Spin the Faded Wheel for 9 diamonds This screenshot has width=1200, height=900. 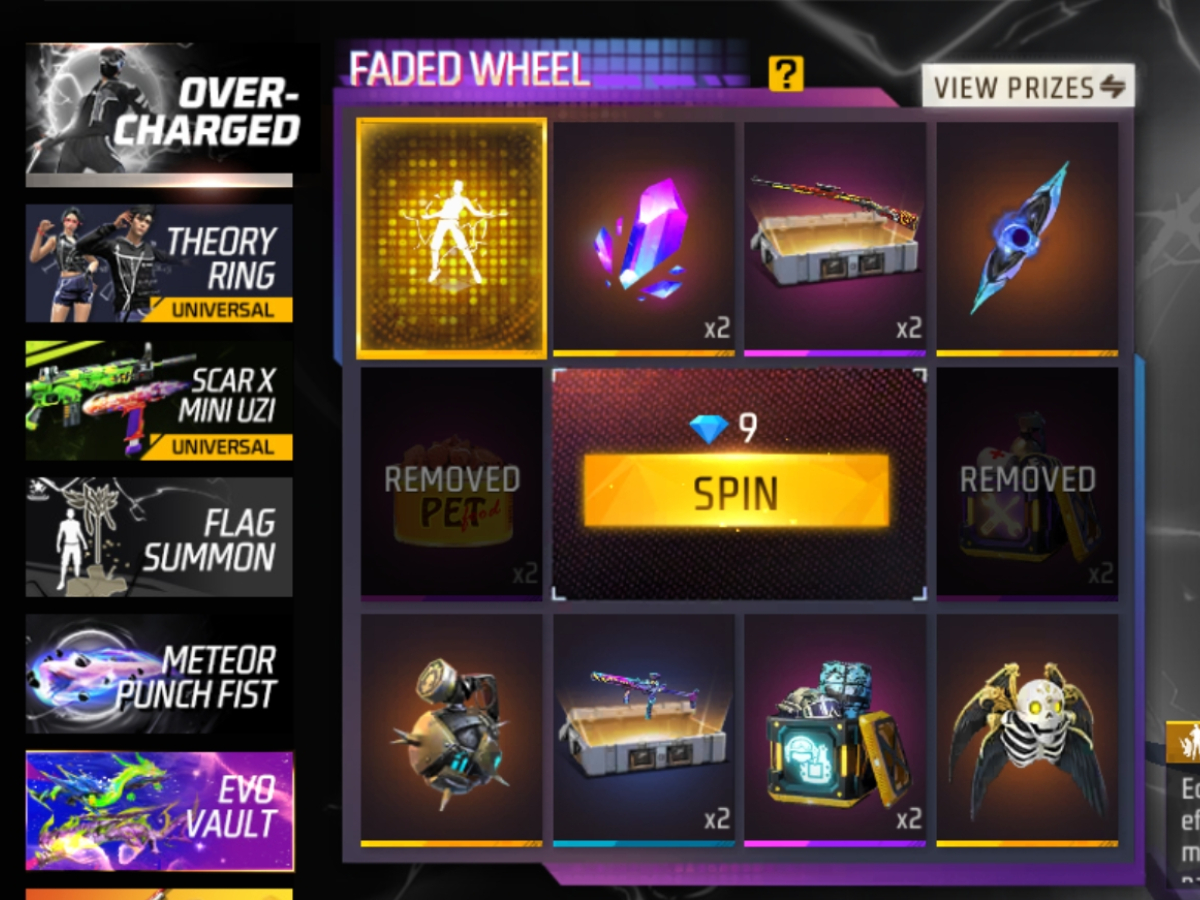736,491
